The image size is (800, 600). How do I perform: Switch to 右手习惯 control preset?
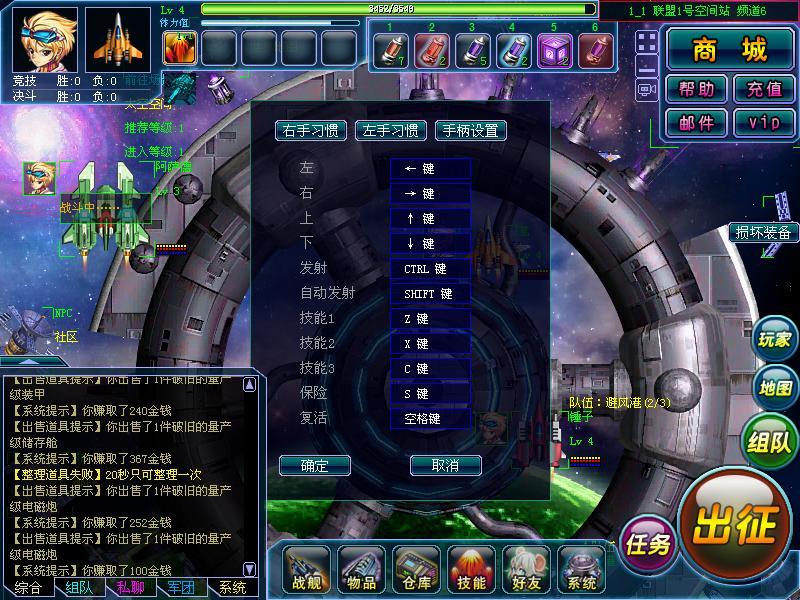[310, 131]
